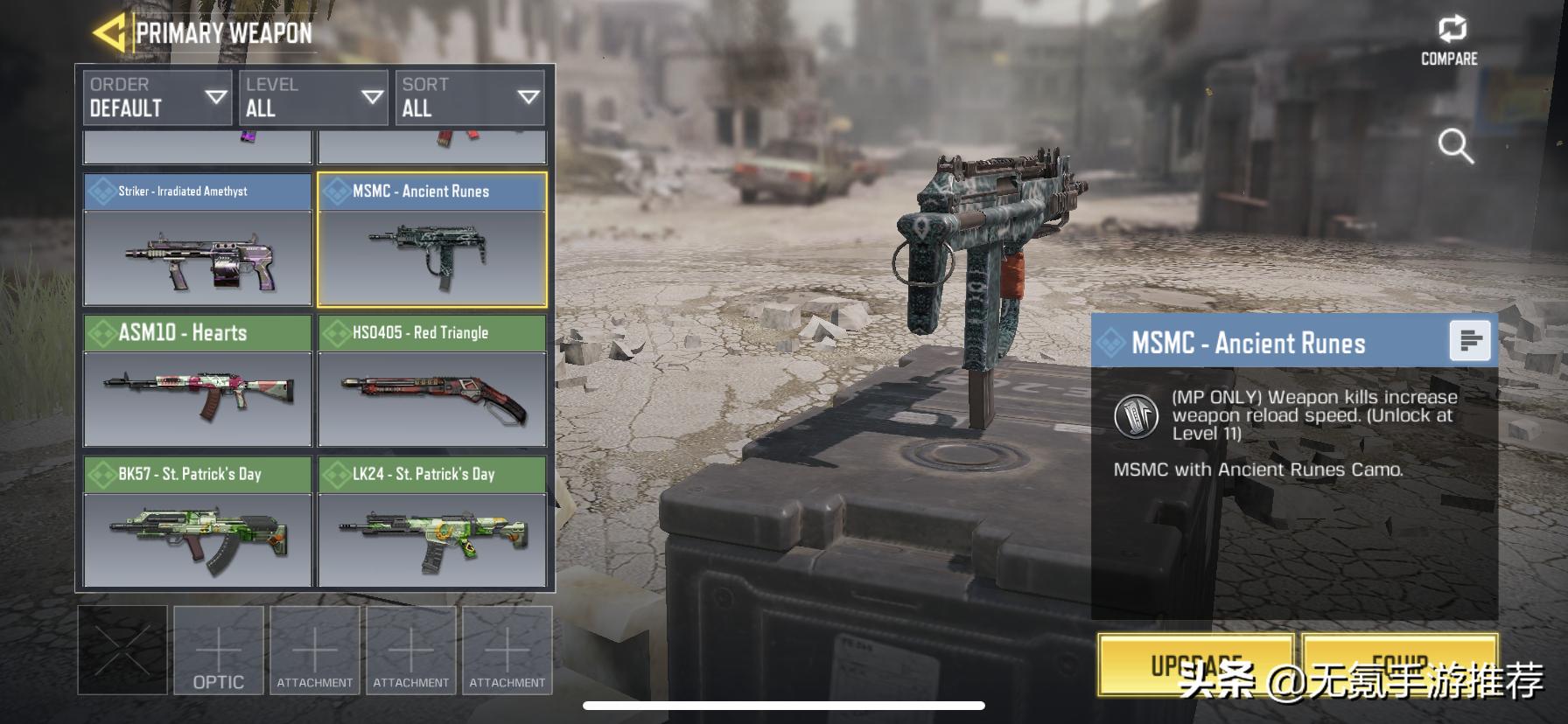Open the weapon stats details icon
The image size is (1568, 724).
[x=1470, y=340]
